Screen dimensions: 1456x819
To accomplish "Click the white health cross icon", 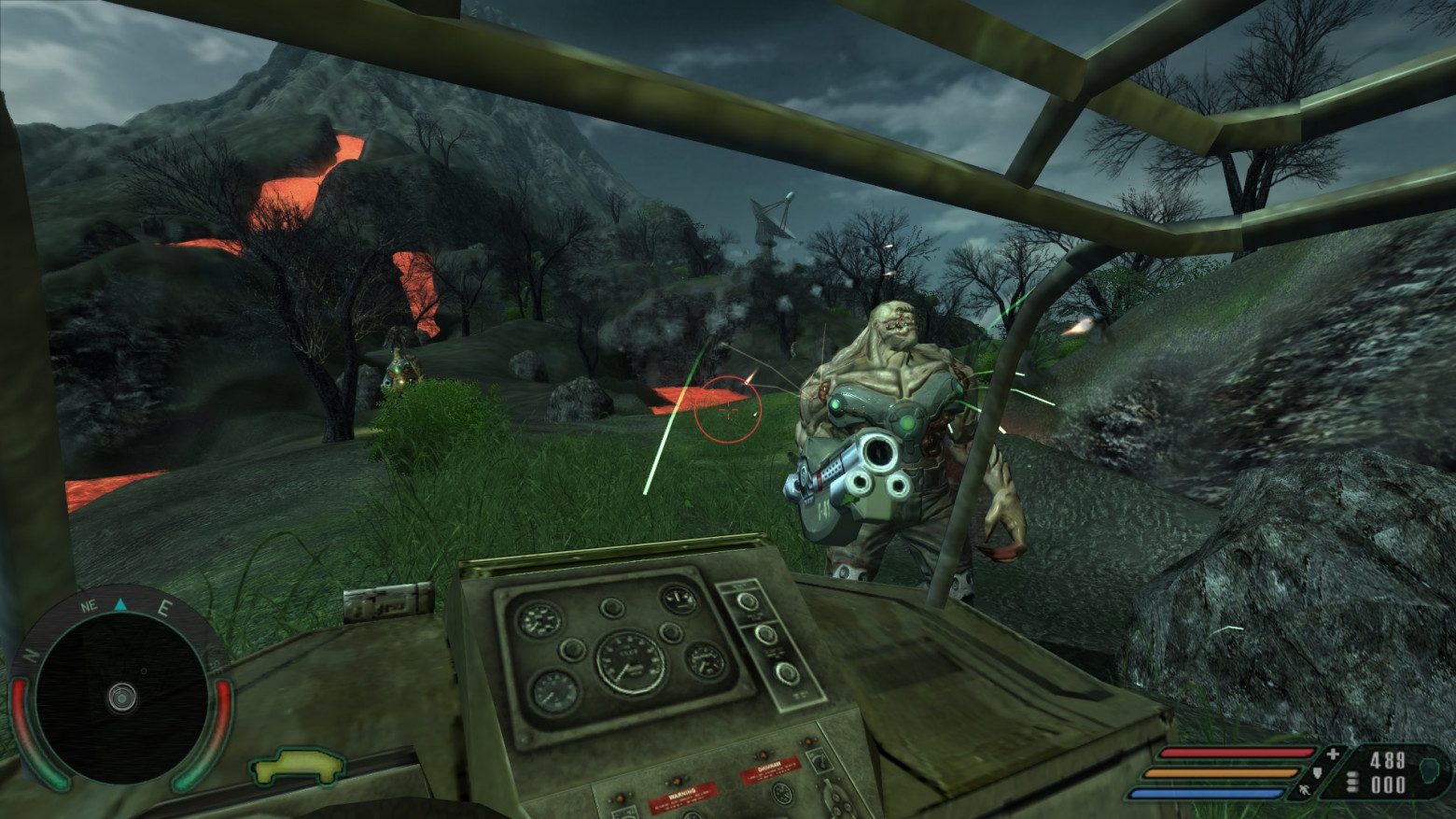I will [x=1333, y=754].
